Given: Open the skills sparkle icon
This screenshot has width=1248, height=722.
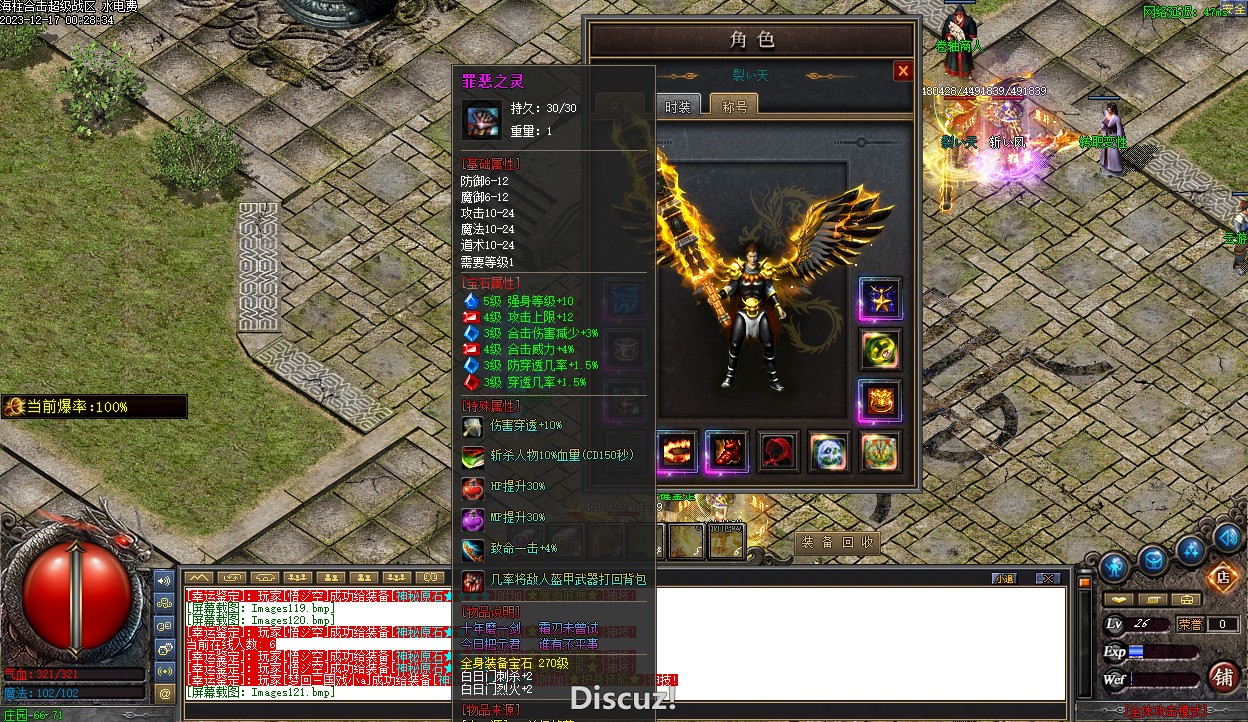Looking at the screenshot, I should pos(1190,549).
